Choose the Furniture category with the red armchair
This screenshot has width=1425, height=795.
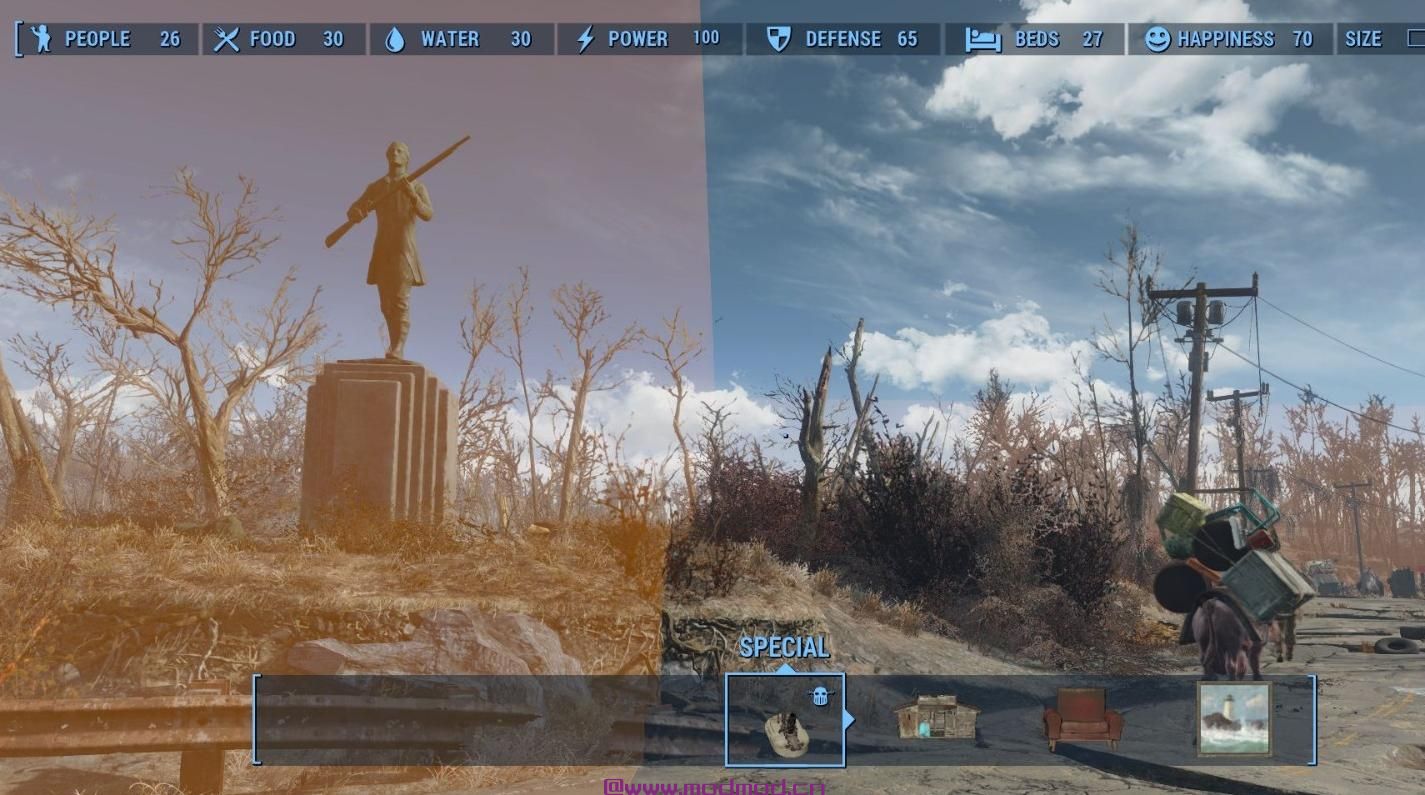pos(1083,718)
